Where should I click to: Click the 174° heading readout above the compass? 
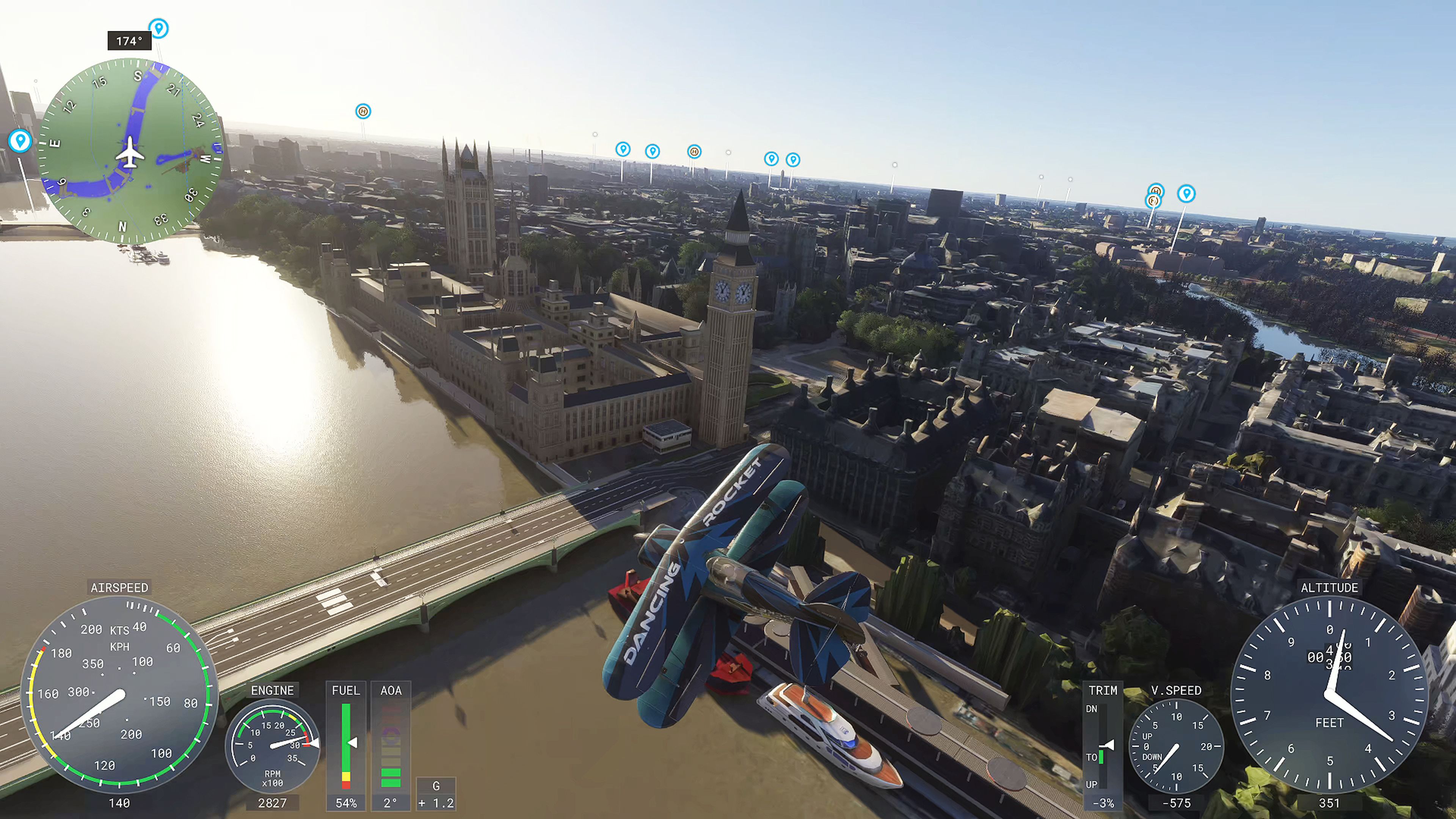(130, 41)
